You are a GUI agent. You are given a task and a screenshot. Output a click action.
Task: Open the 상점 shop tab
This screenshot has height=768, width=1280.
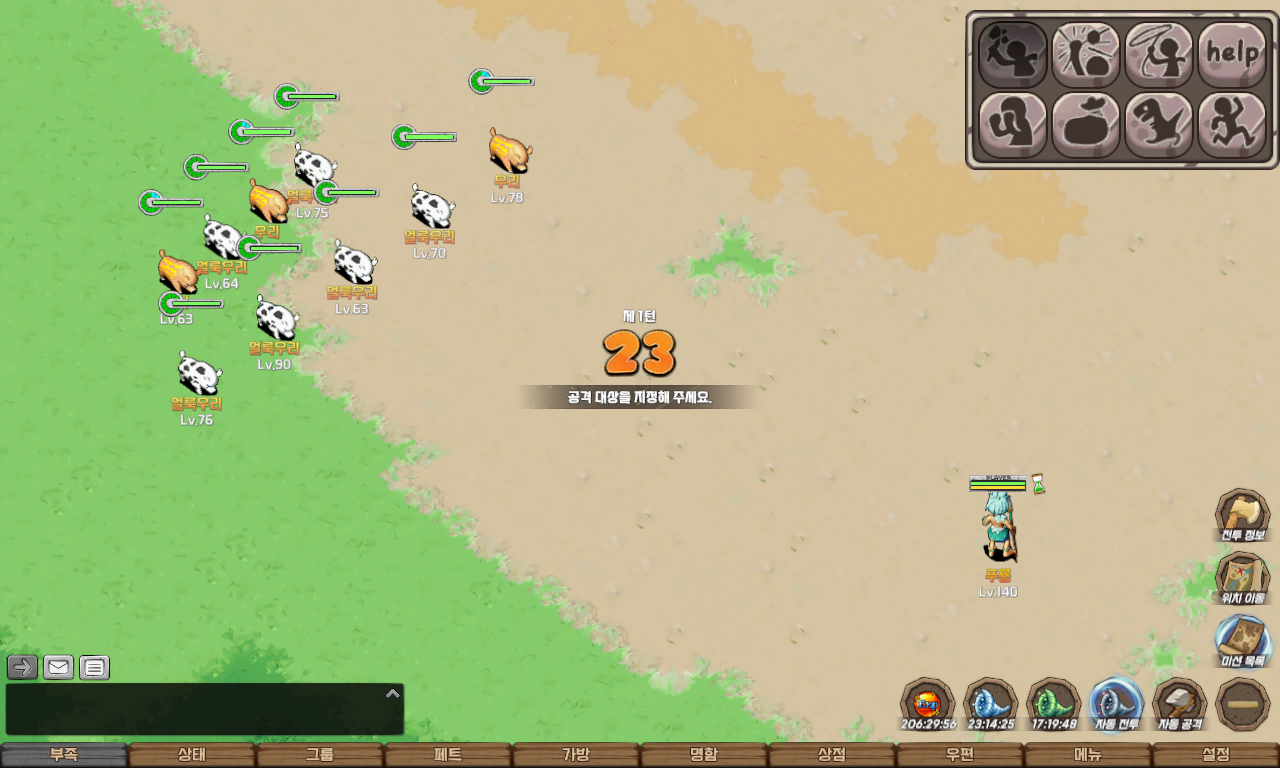tap(832, 755)
